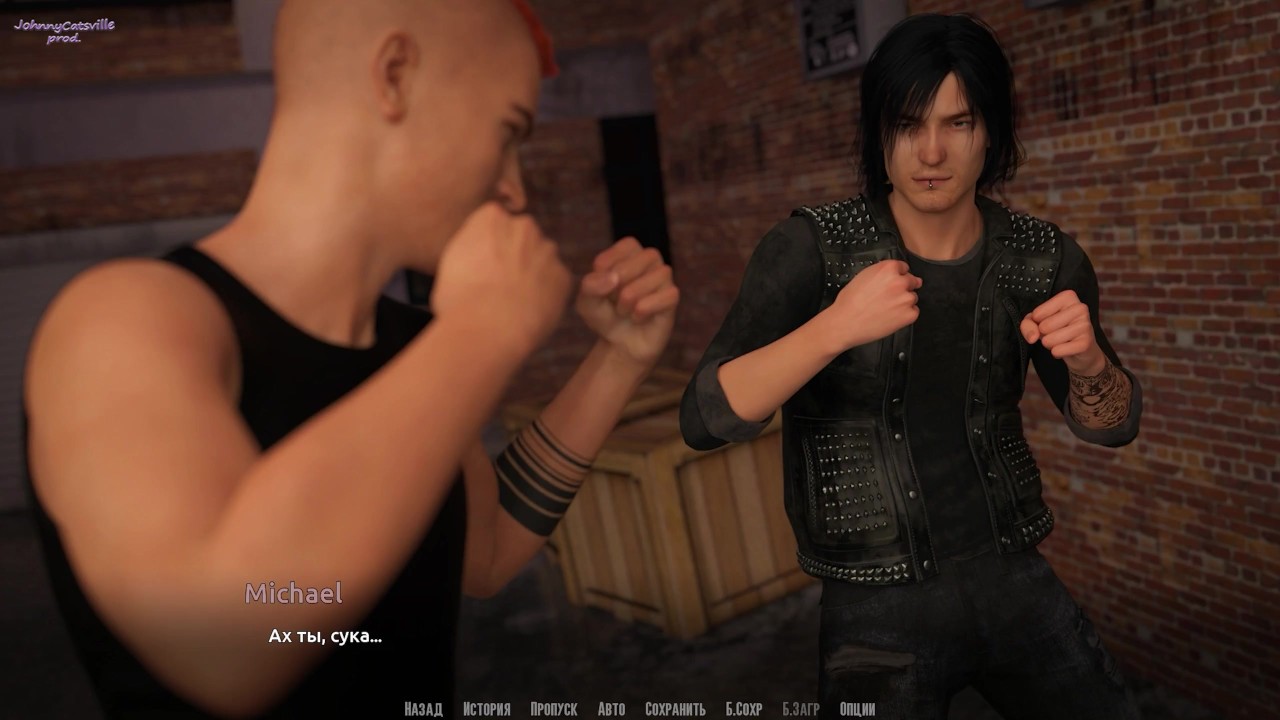This screenshot has height=720, width=1280.
Task: Click the Назад (back) button
Action: click(x=423, y=709)
